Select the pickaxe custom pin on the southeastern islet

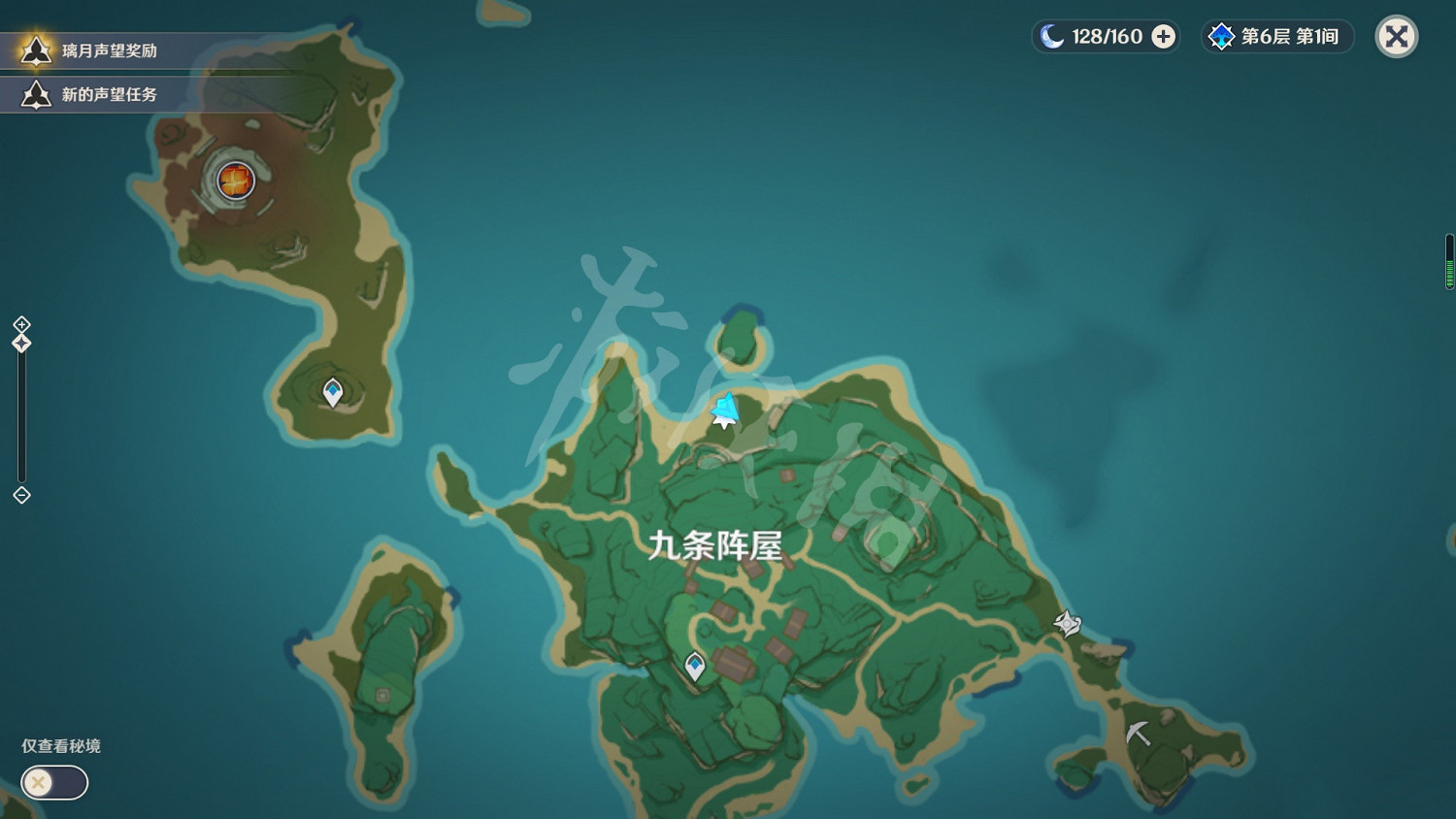coord(1138,731)
